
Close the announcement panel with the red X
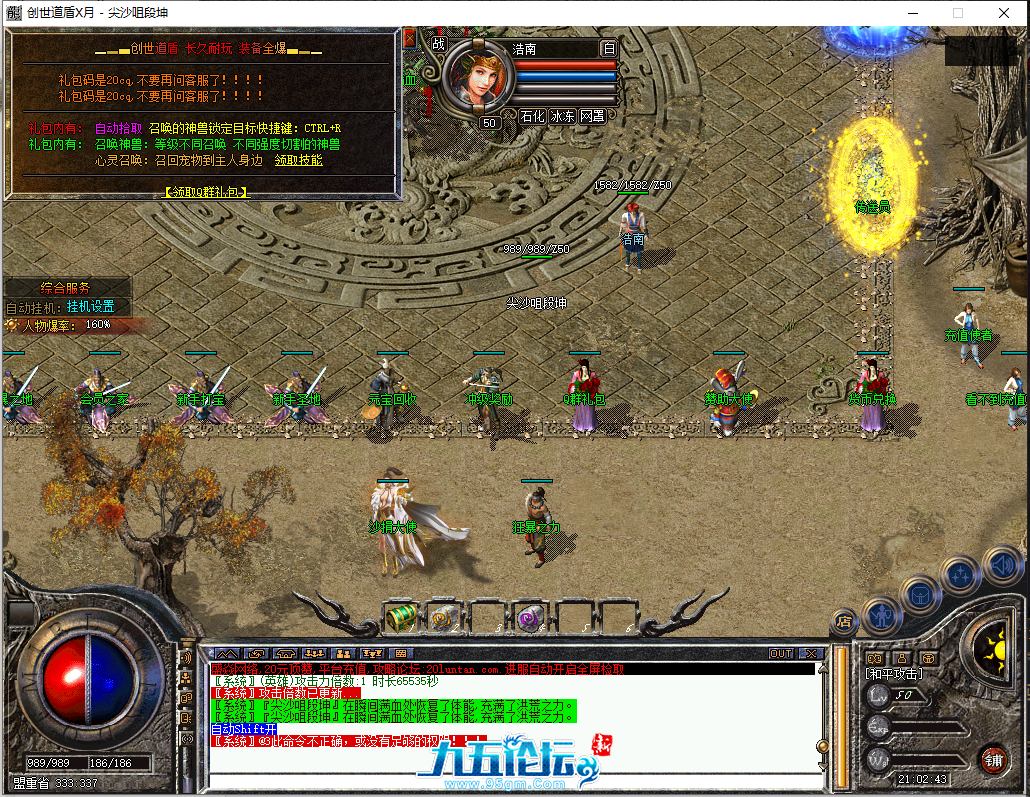point(409,38)
